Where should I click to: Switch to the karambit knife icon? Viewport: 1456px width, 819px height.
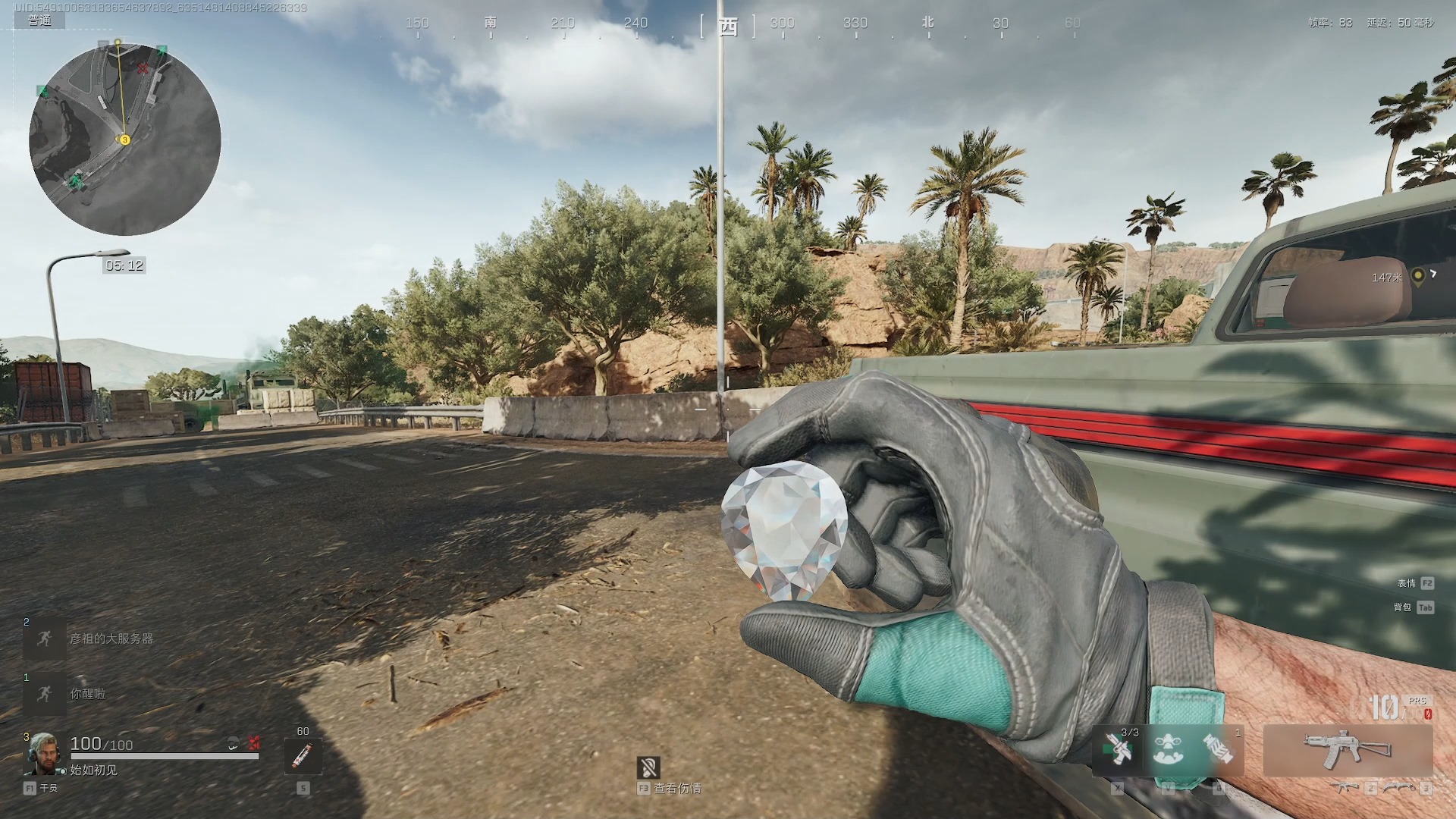pos(1399,789)
